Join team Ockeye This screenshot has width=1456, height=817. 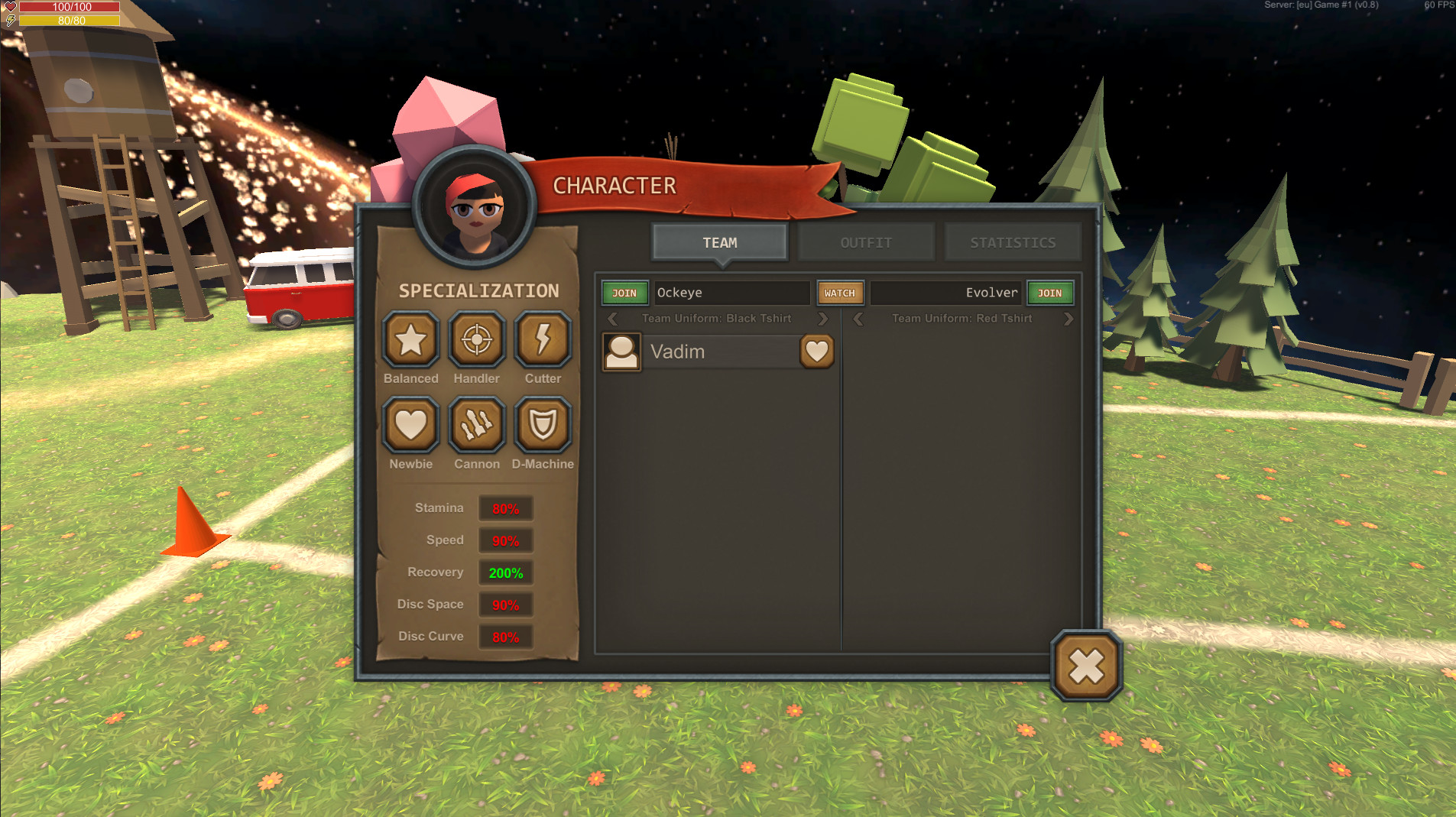(624, 293)
